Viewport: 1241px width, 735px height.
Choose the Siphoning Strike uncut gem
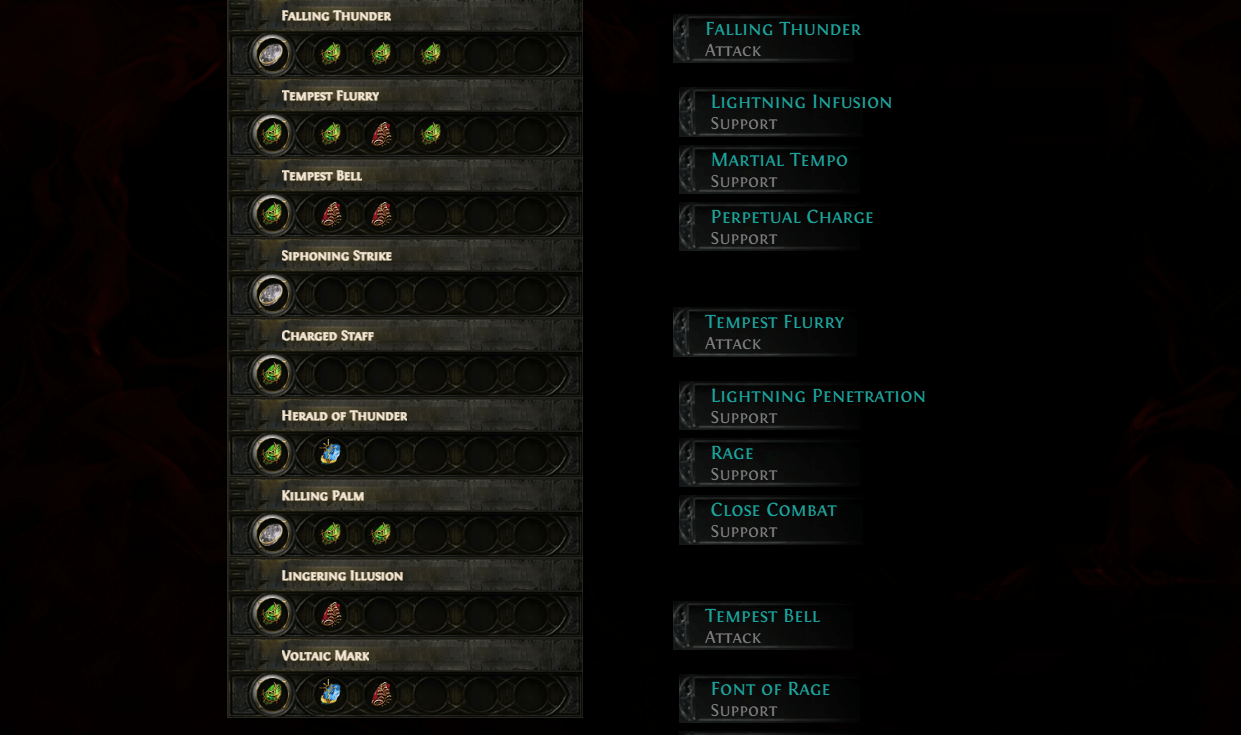coord(271,294)
